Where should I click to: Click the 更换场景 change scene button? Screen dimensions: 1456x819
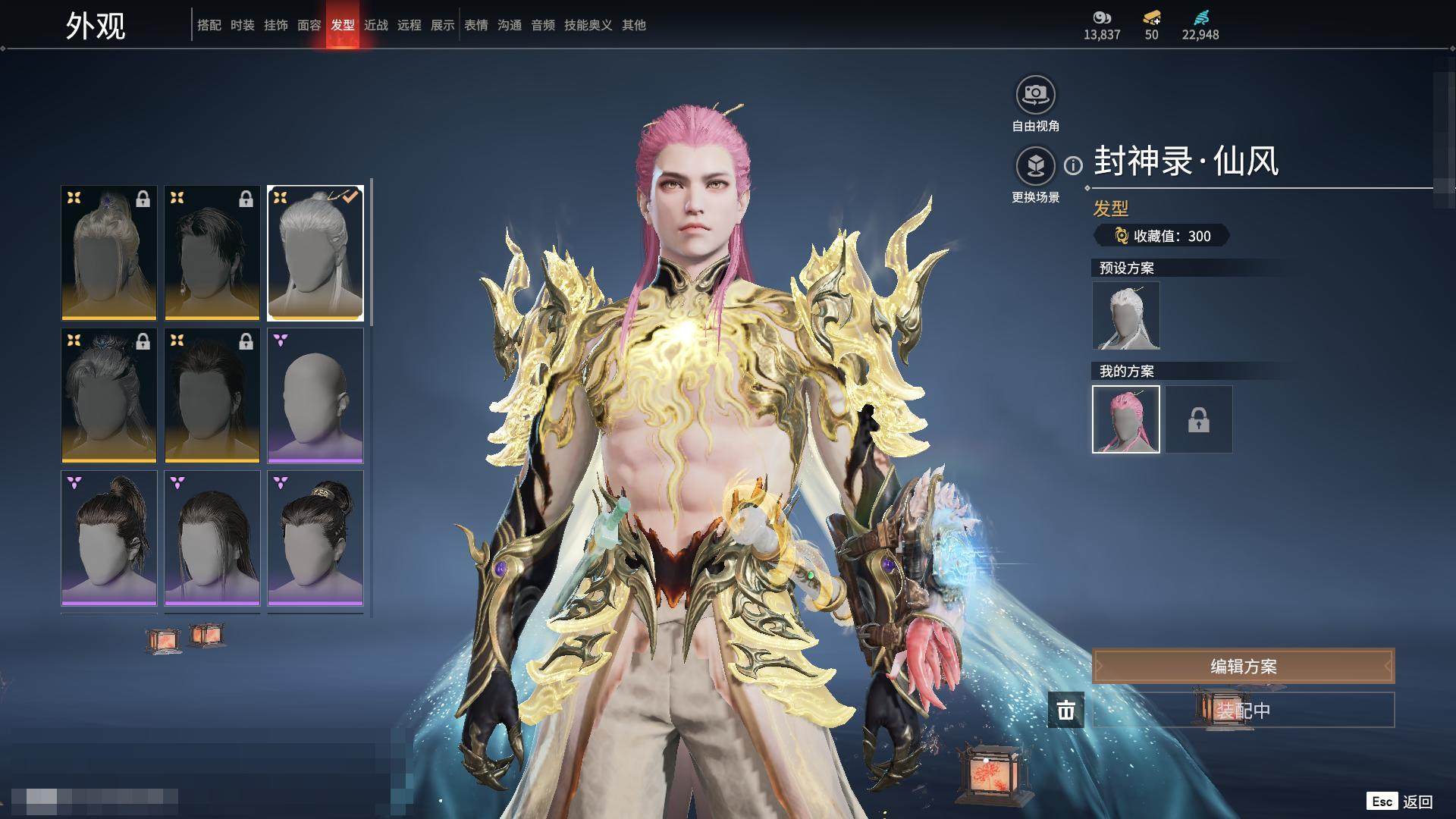coord(1035,166)
